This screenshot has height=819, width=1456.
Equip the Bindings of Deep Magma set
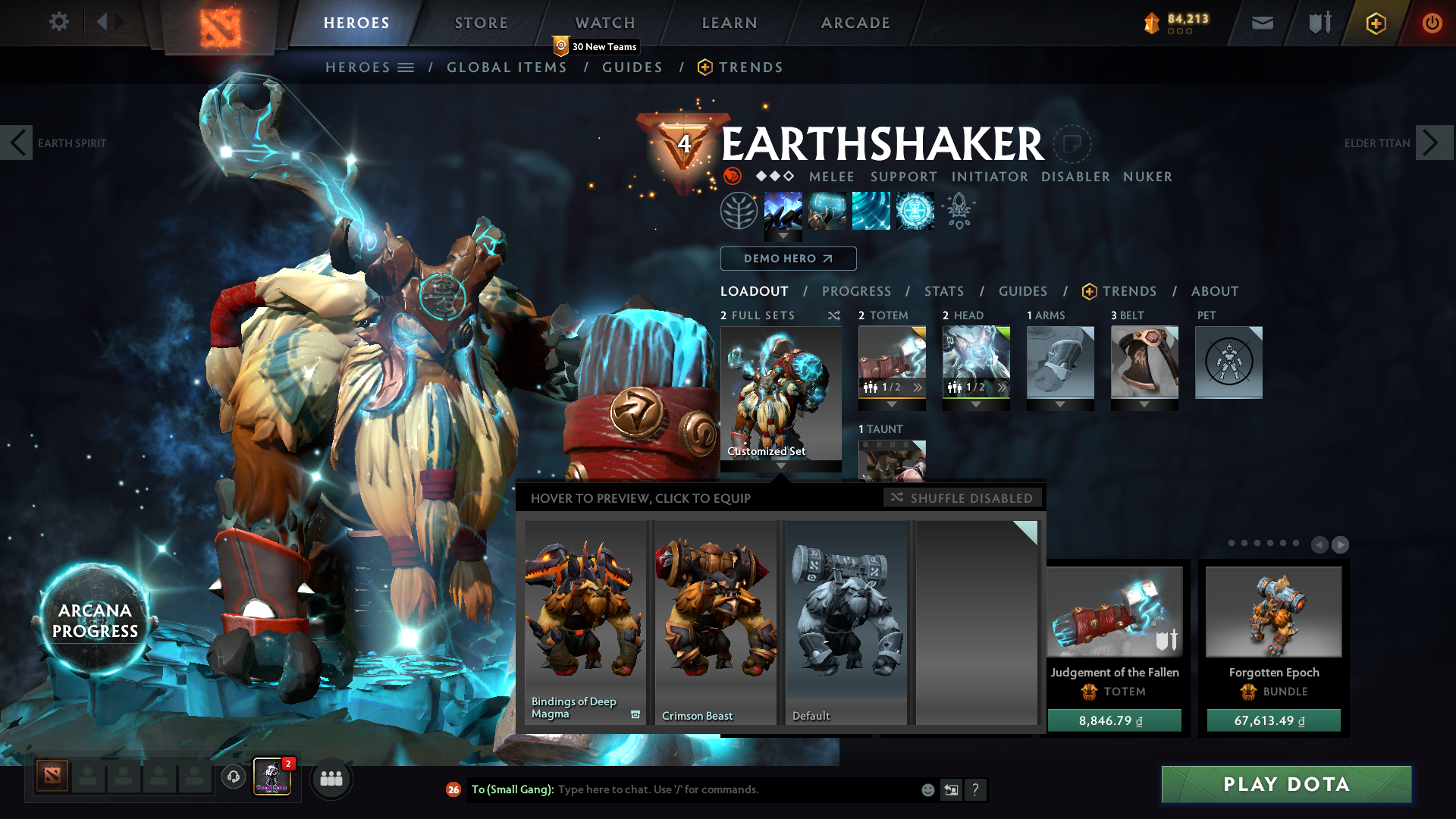pyautogui.click(x=585, y=622)
